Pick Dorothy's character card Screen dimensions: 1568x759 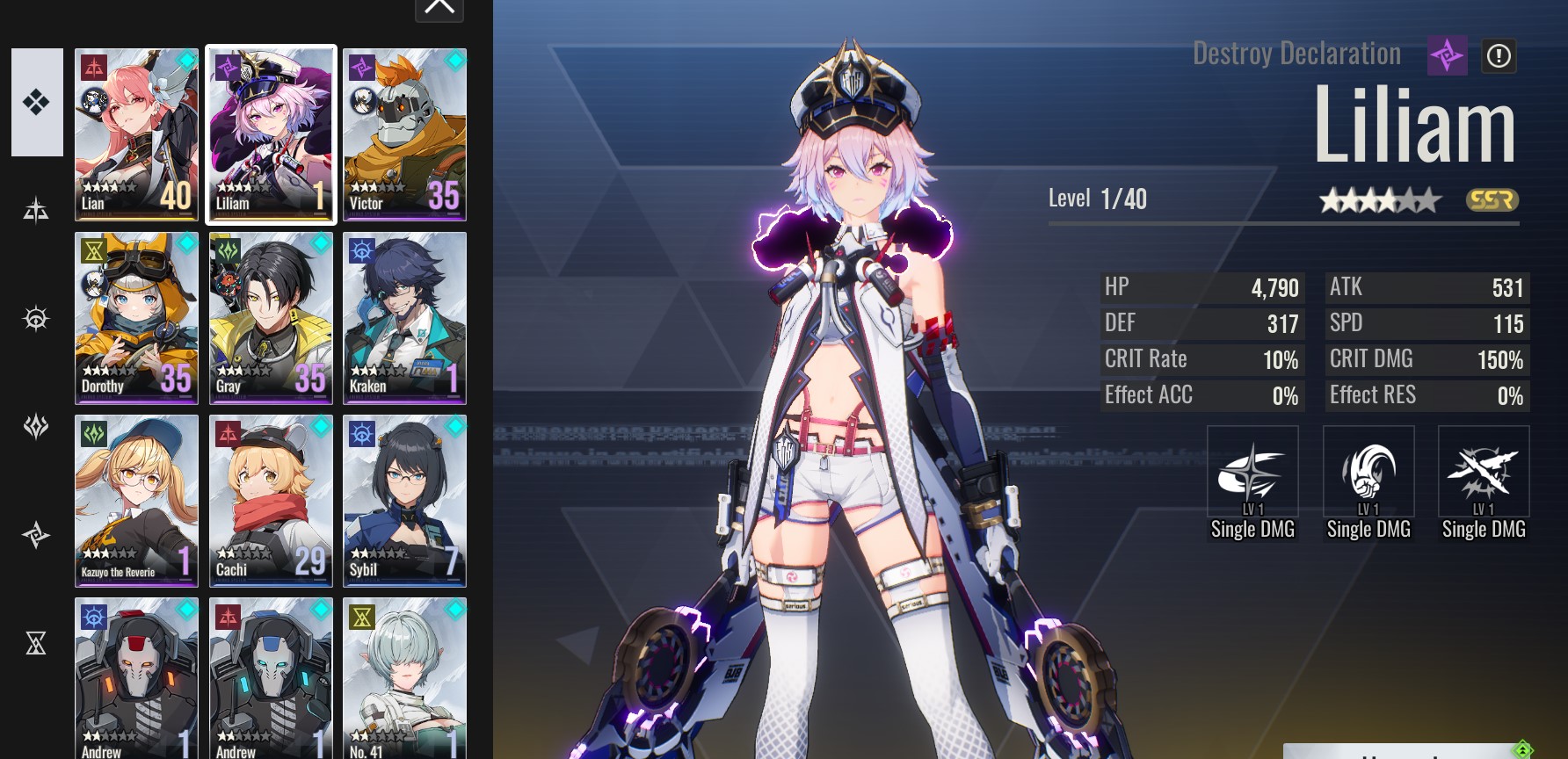click(137, 318)
